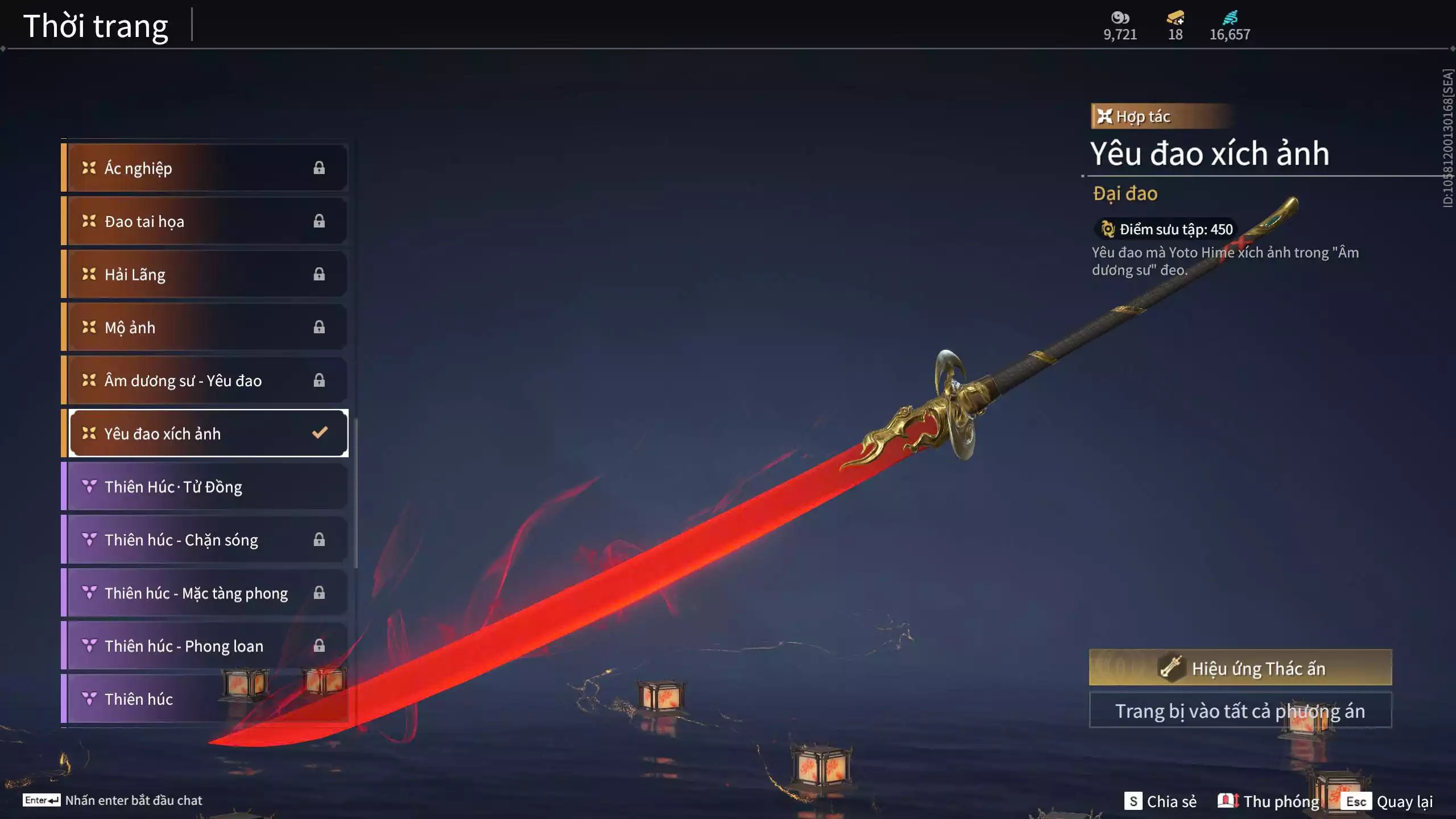The width and height of the screenshot is (1456, 819).
Task: Share the skin with Chia sẻ
Action: tap(1160, 801)
